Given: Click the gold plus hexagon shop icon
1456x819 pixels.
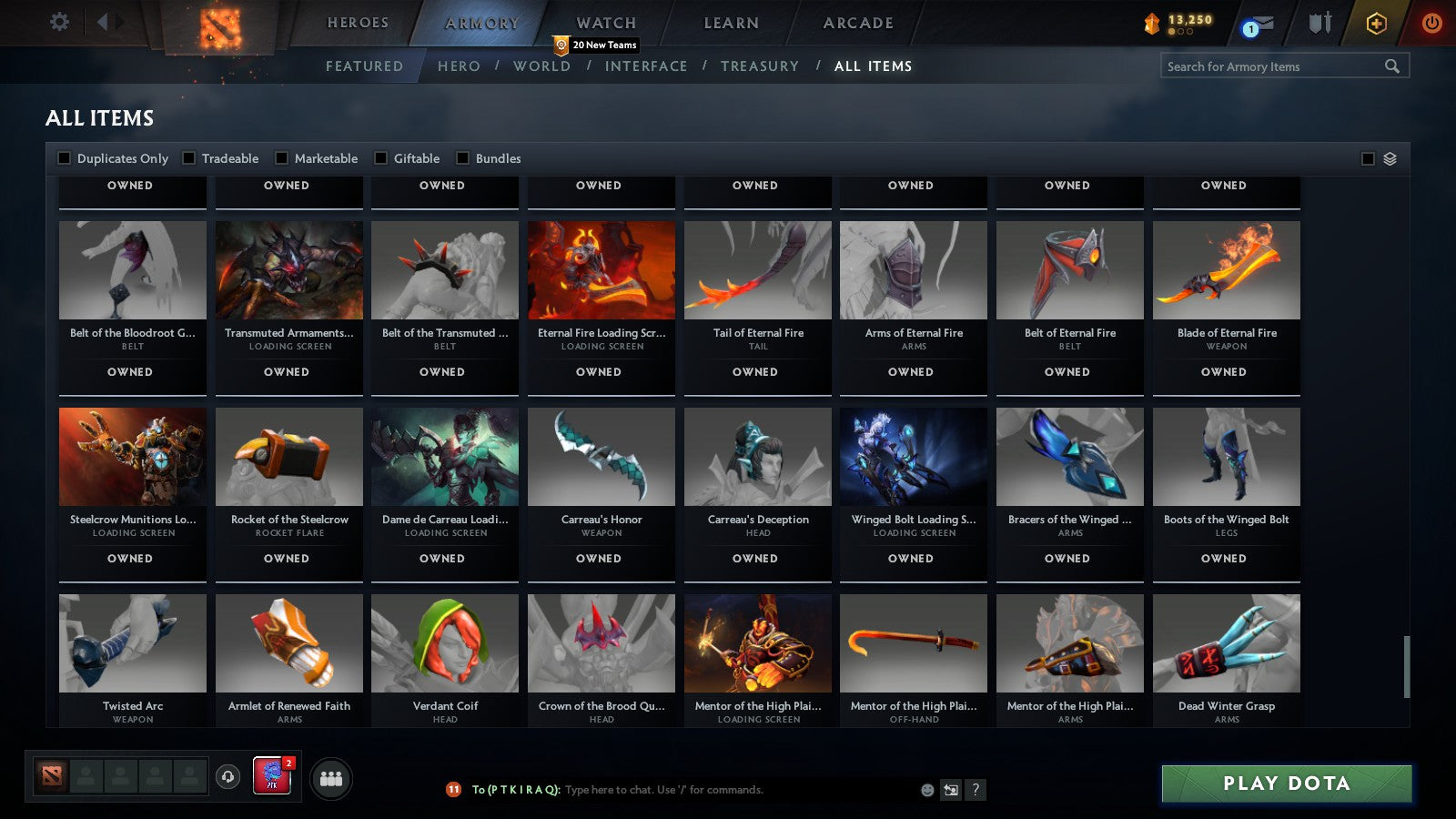Looking at the screenshot, I should (x=1376, y=25).
